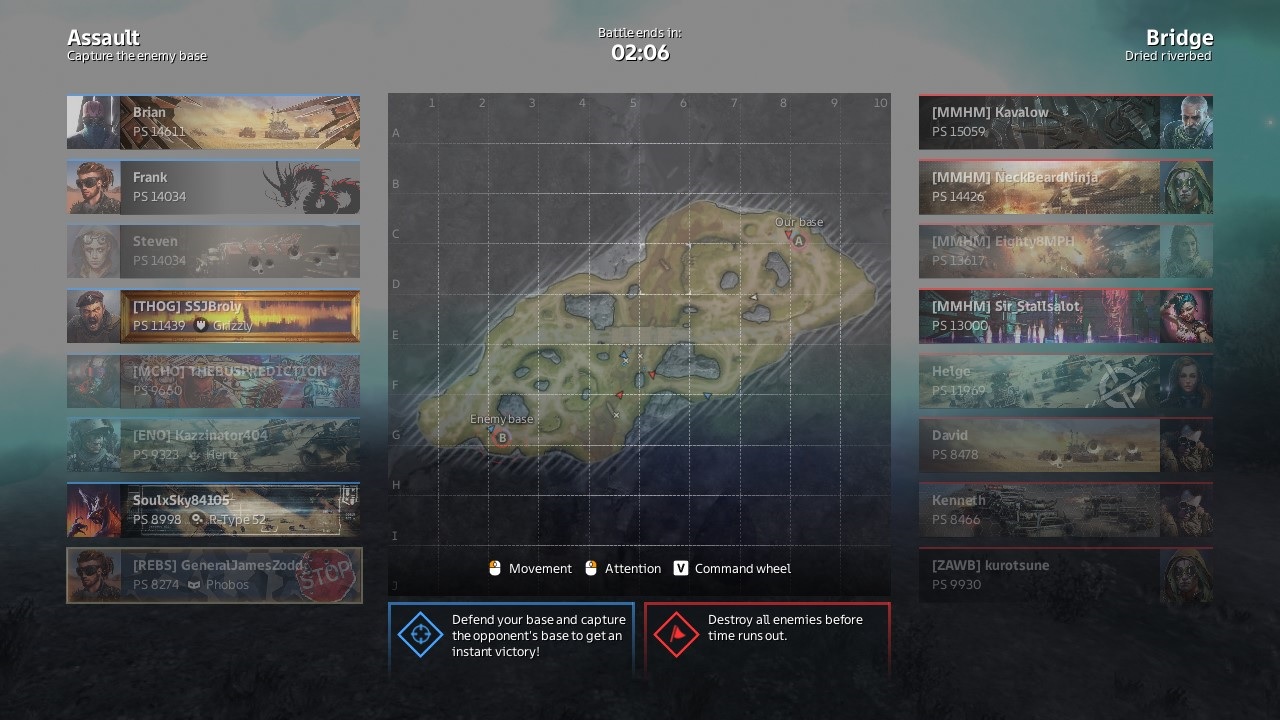Viewport: 1280px width, 720px height.
Task: Choose [ENO] Kazzinator404 player row
Action: coord(213,445)
